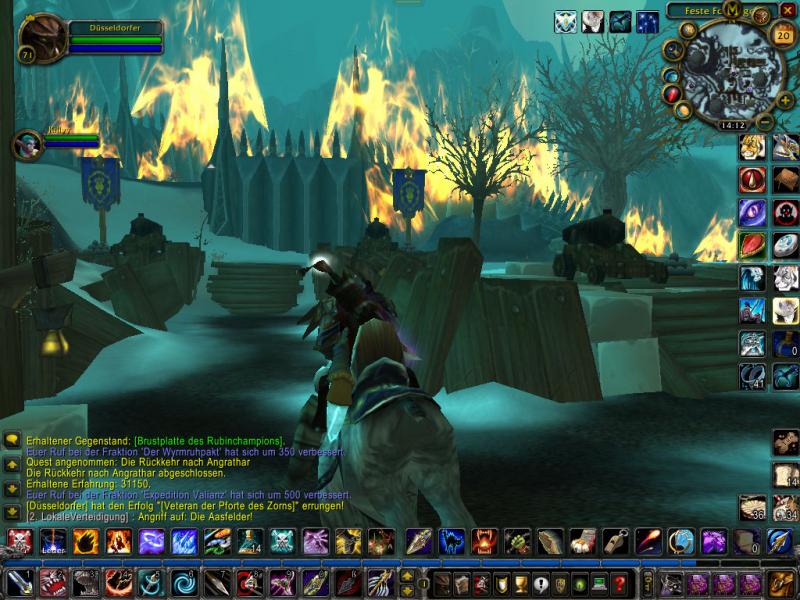Open the calendar showing day 20
Image resolution: width=800 pixels, height=600 pixels.
780,33
